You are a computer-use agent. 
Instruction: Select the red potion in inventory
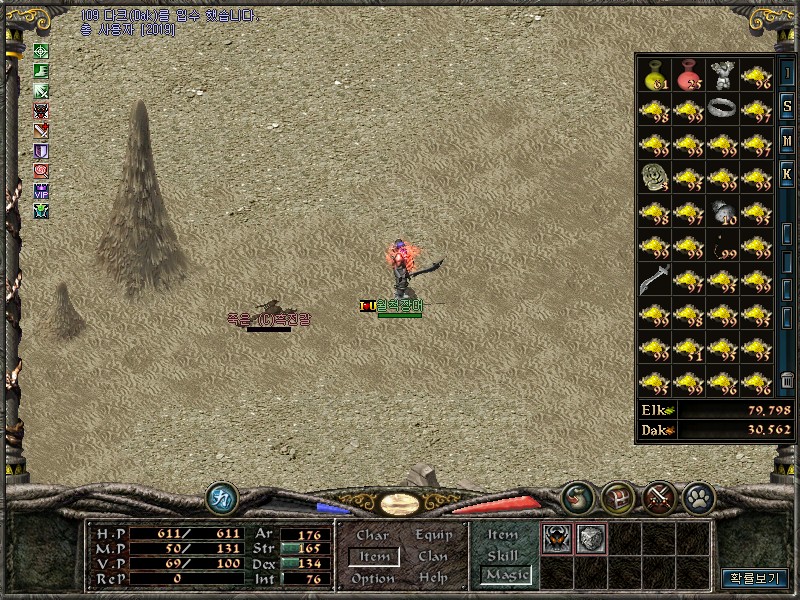pyautogui.click(x=689, y=75)
